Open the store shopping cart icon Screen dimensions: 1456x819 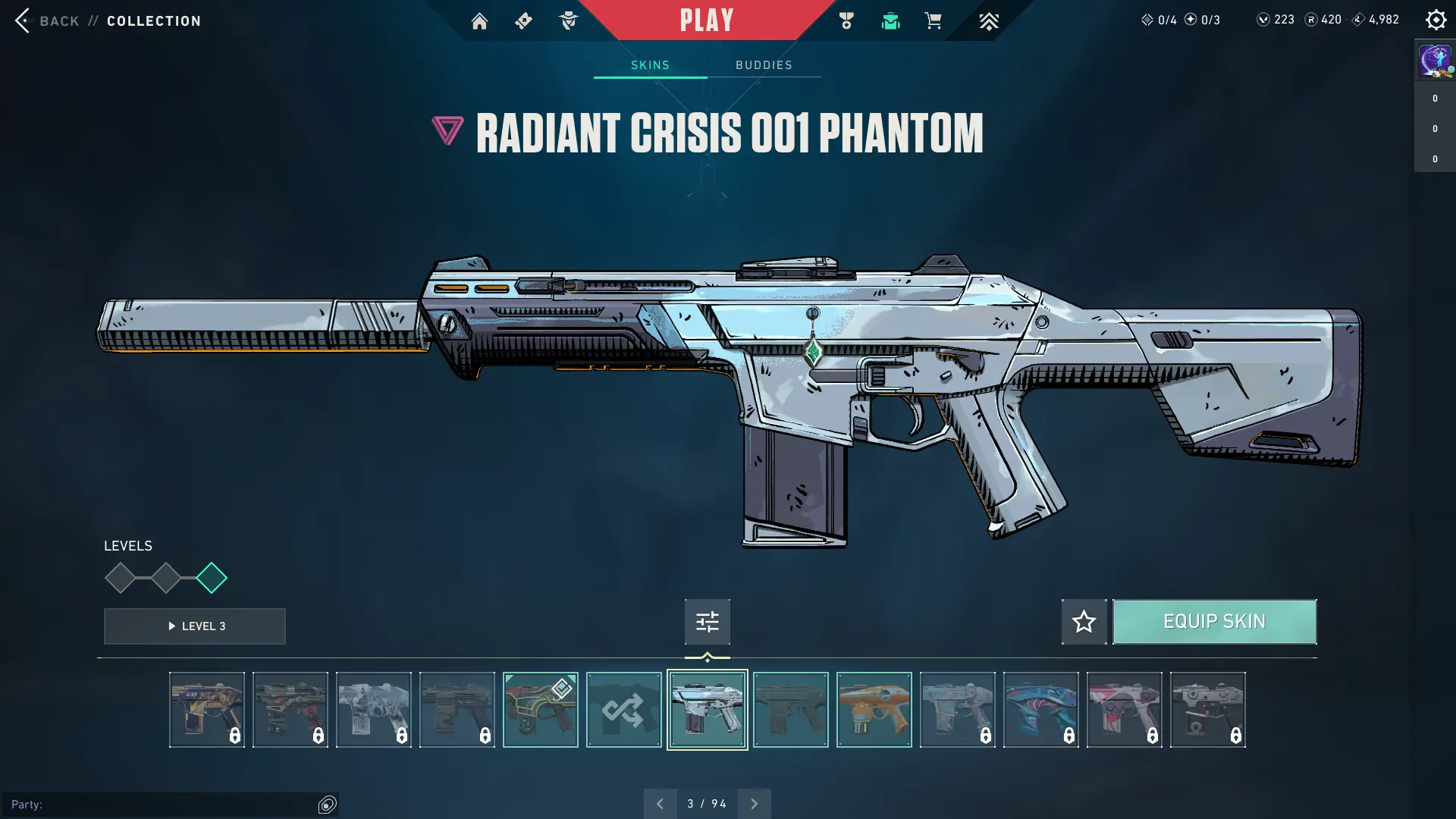(x=933, y=20)
